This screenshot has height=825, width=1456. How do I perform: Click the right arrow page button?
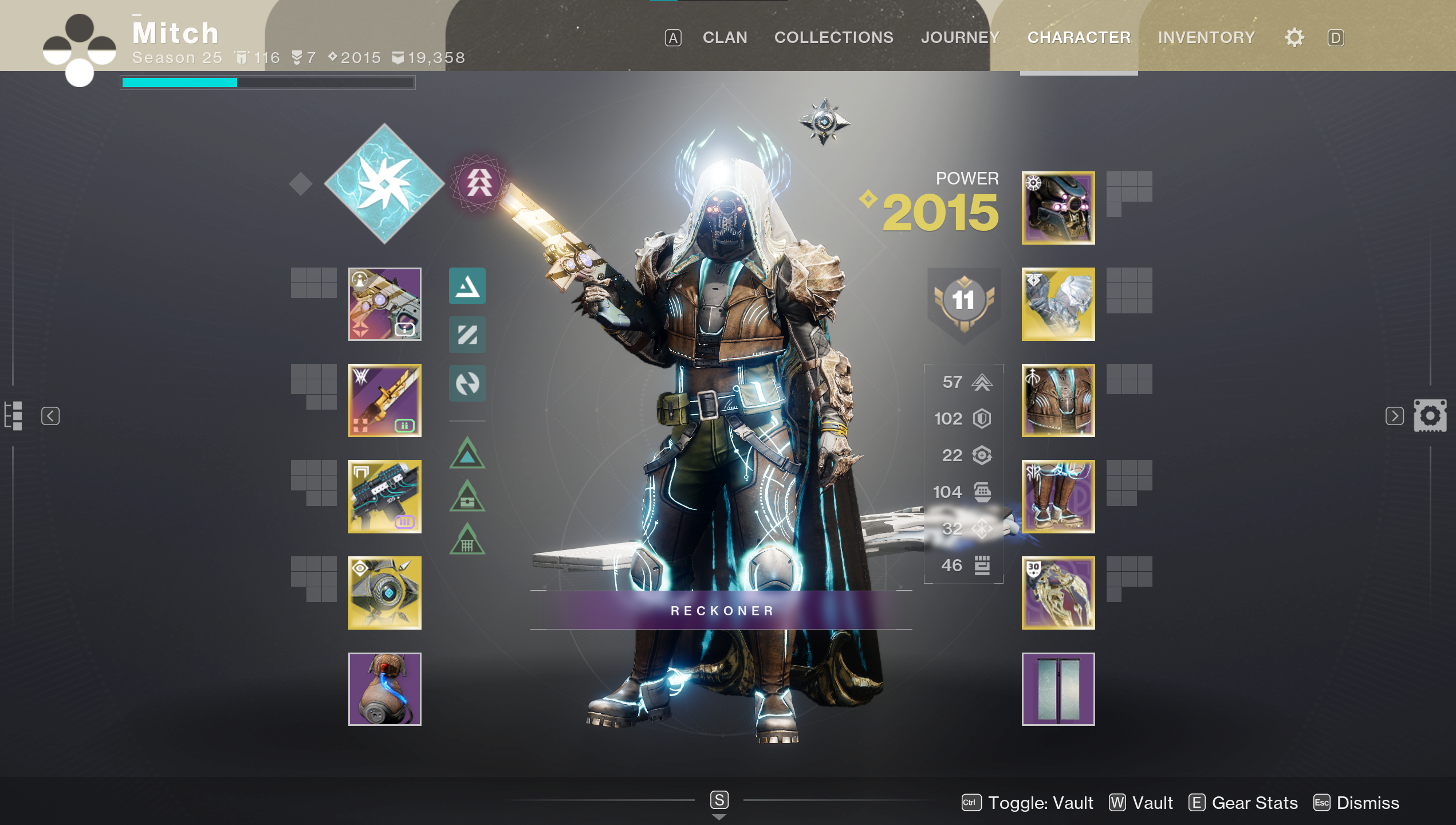1394,416
